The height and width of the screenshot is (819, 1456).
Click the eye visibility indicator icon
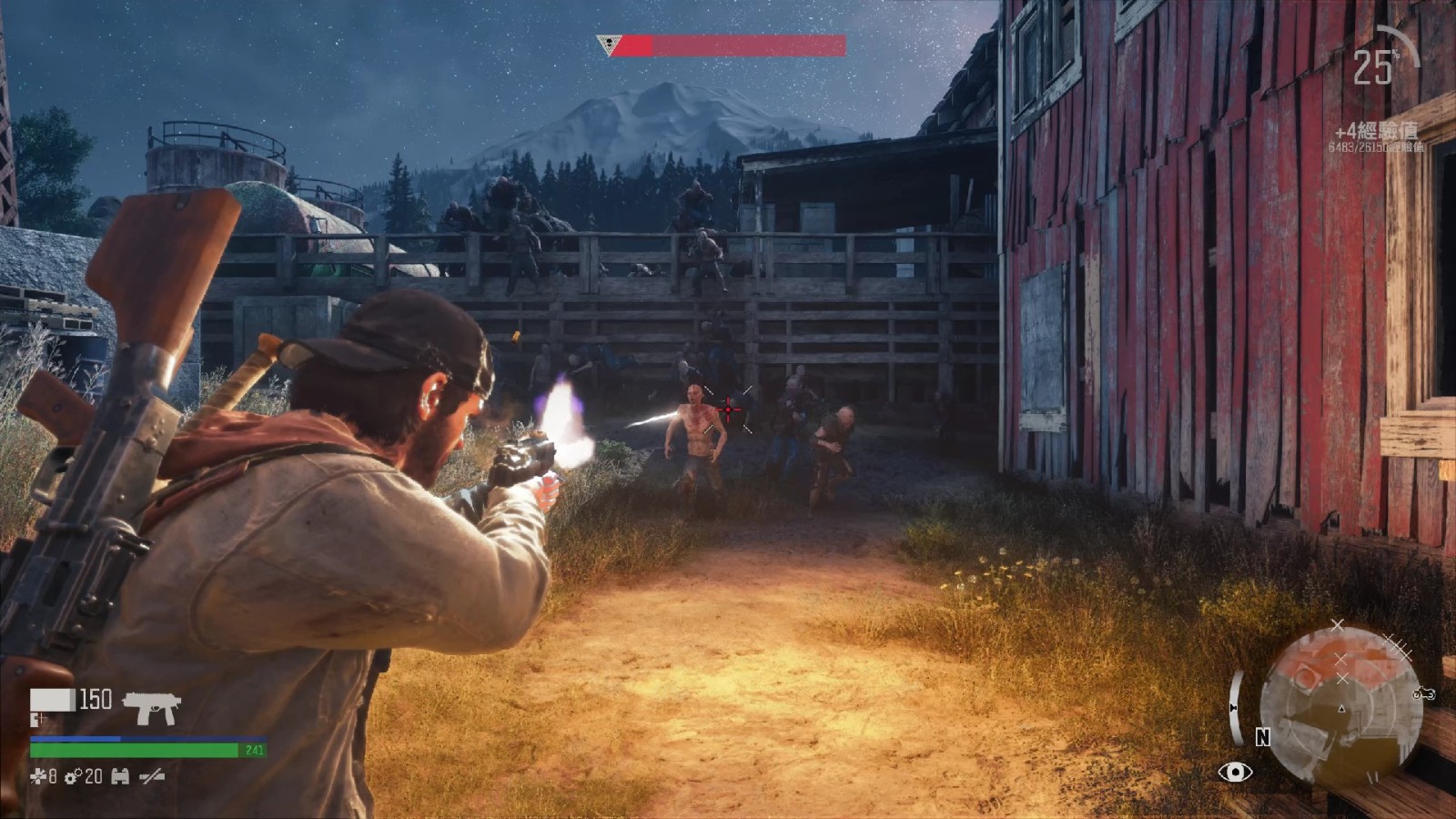coord(1235,773)
